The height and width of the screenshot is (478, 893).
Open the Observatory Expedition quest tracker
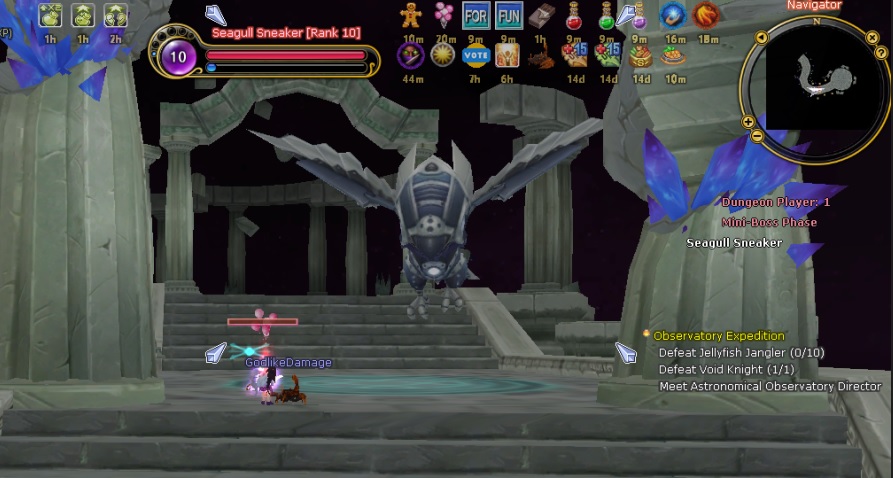click(718, 336)
